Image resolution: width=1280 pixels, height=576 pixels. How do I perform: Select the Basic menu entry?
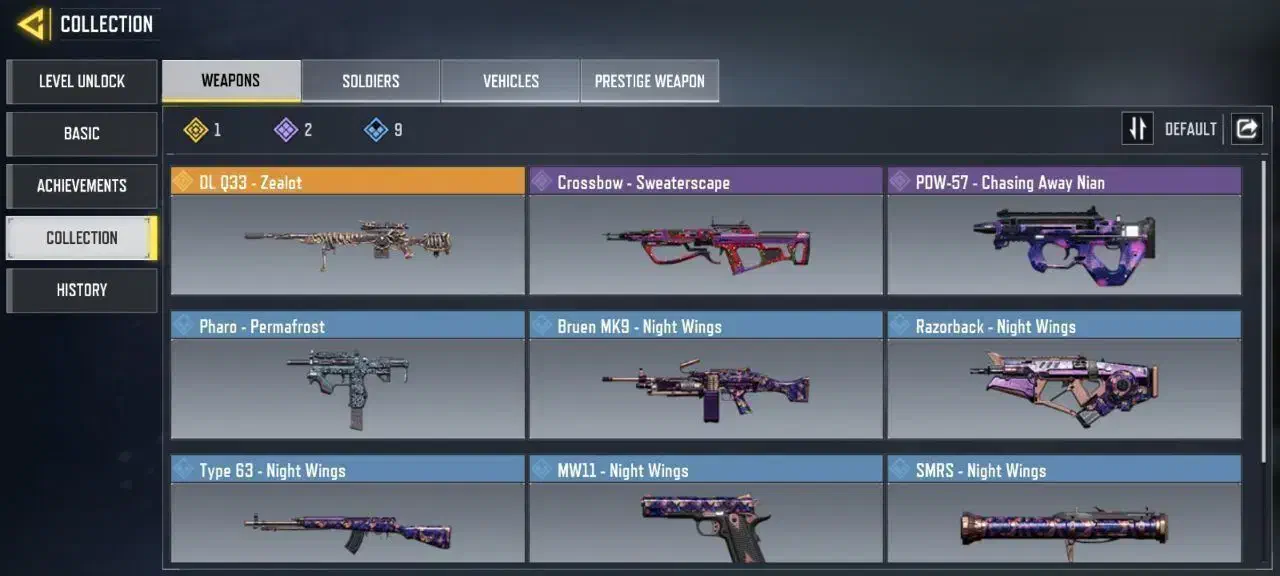[82, 133]
